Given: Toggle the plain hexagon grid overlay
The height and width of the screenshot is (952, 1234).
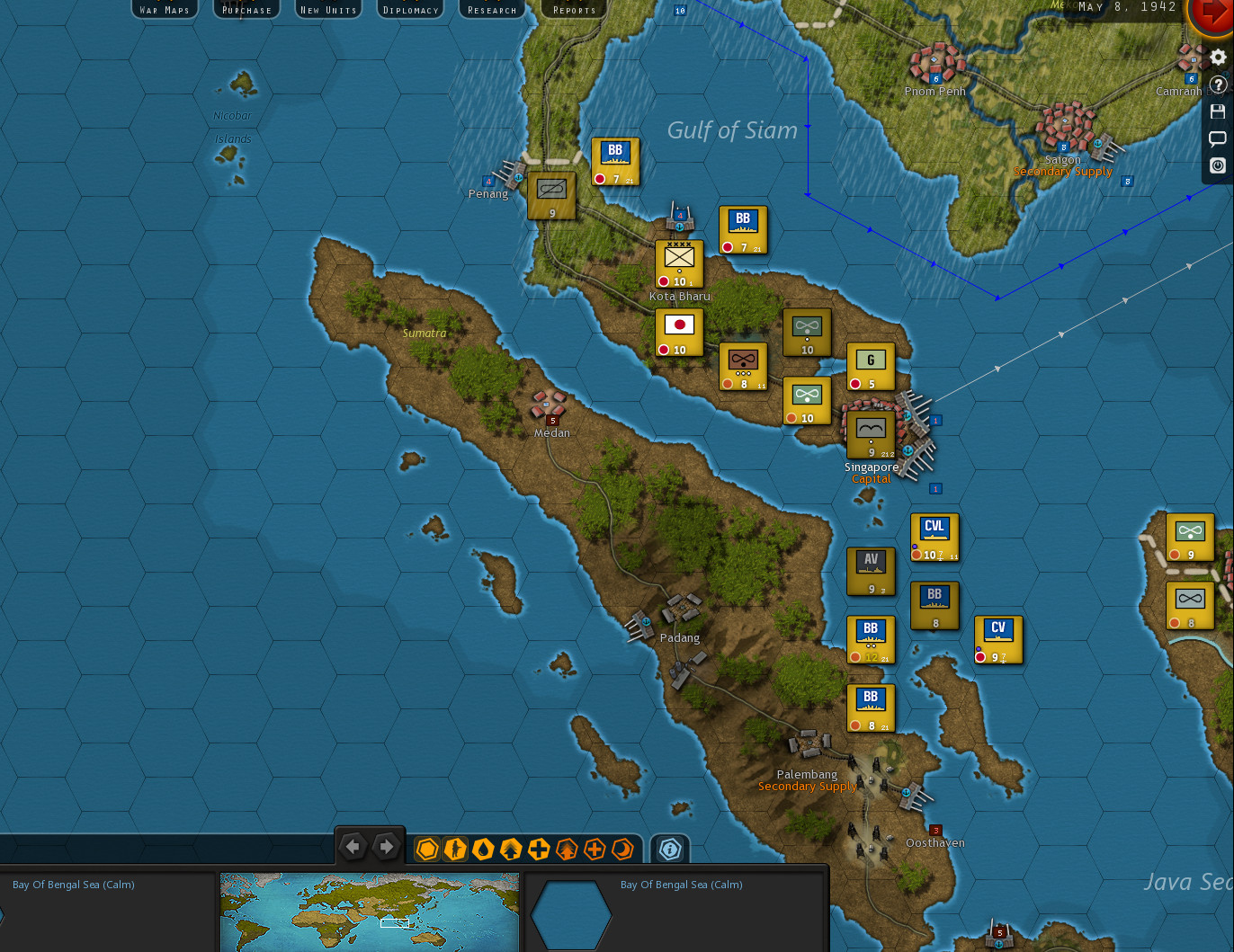Looking at the screenshot, I should [427, 849].
